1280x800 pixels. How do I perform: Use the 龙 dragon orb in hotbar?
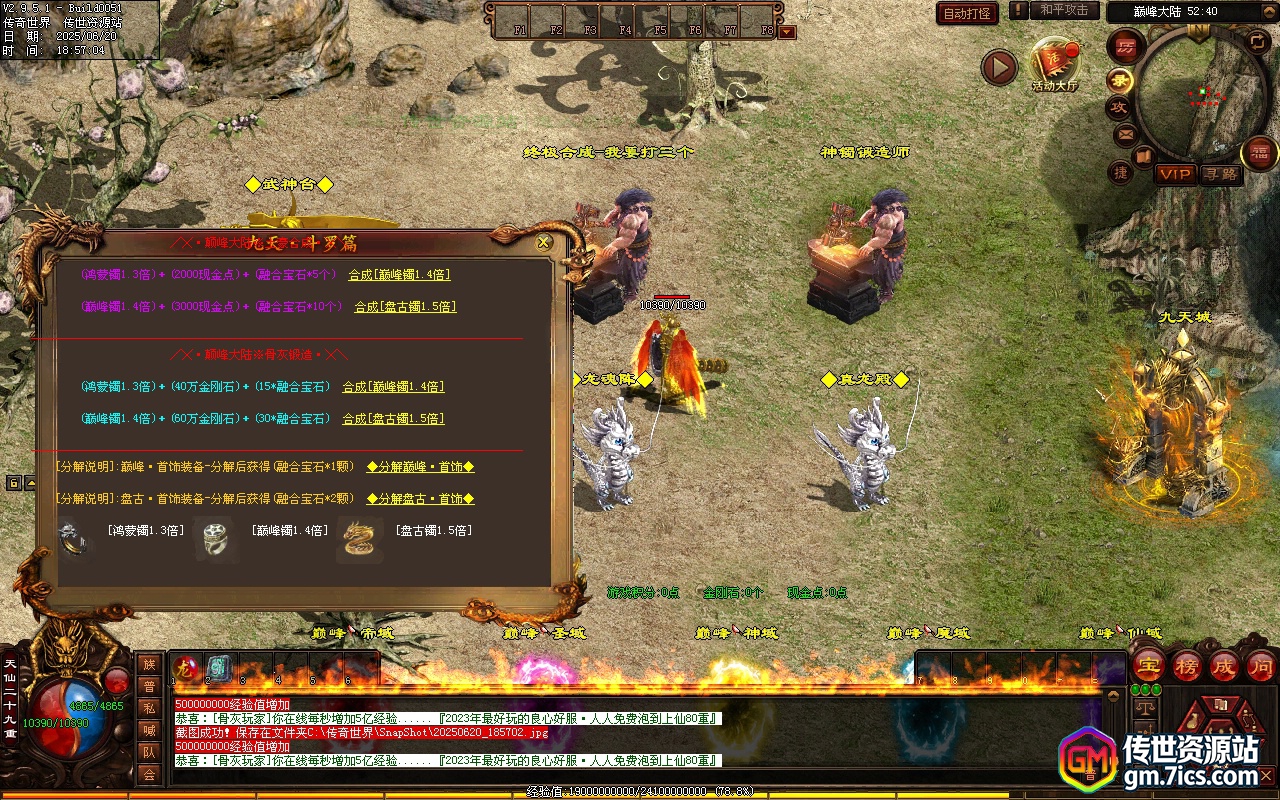tap(186, 667)
